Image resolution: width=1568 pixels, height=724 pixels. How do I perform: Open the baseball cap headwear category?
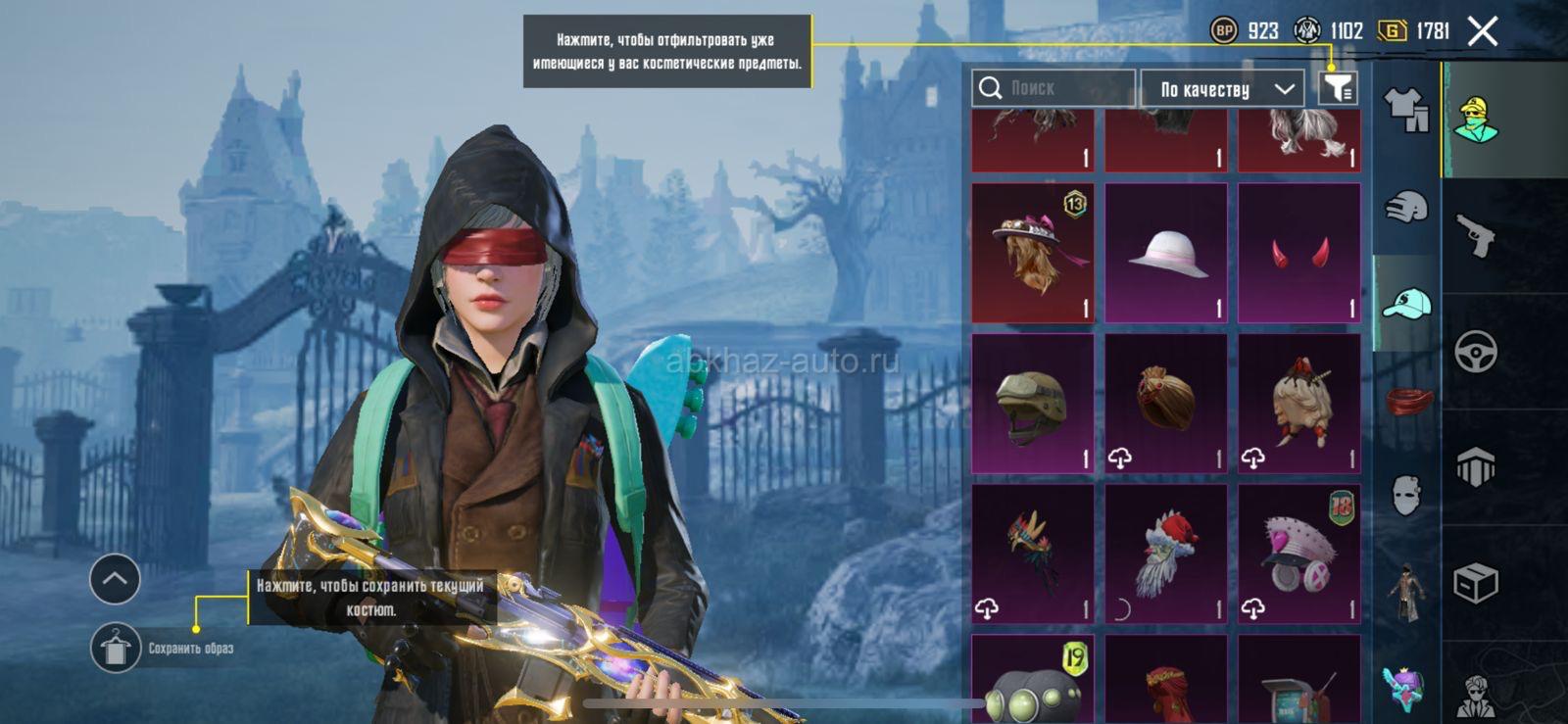tap(1406, 303)
